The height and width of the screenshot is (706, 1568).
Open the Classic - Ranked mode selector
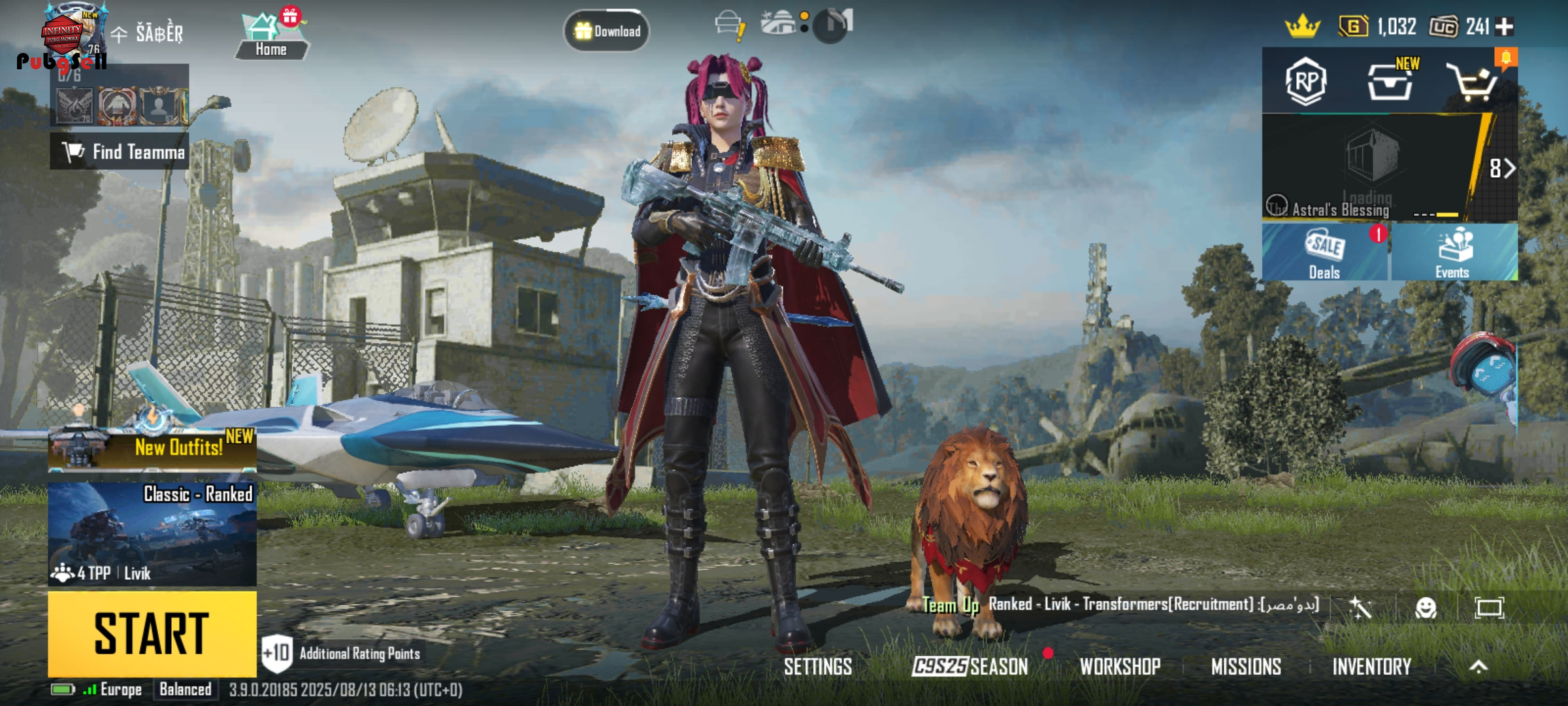click(152, 533)
